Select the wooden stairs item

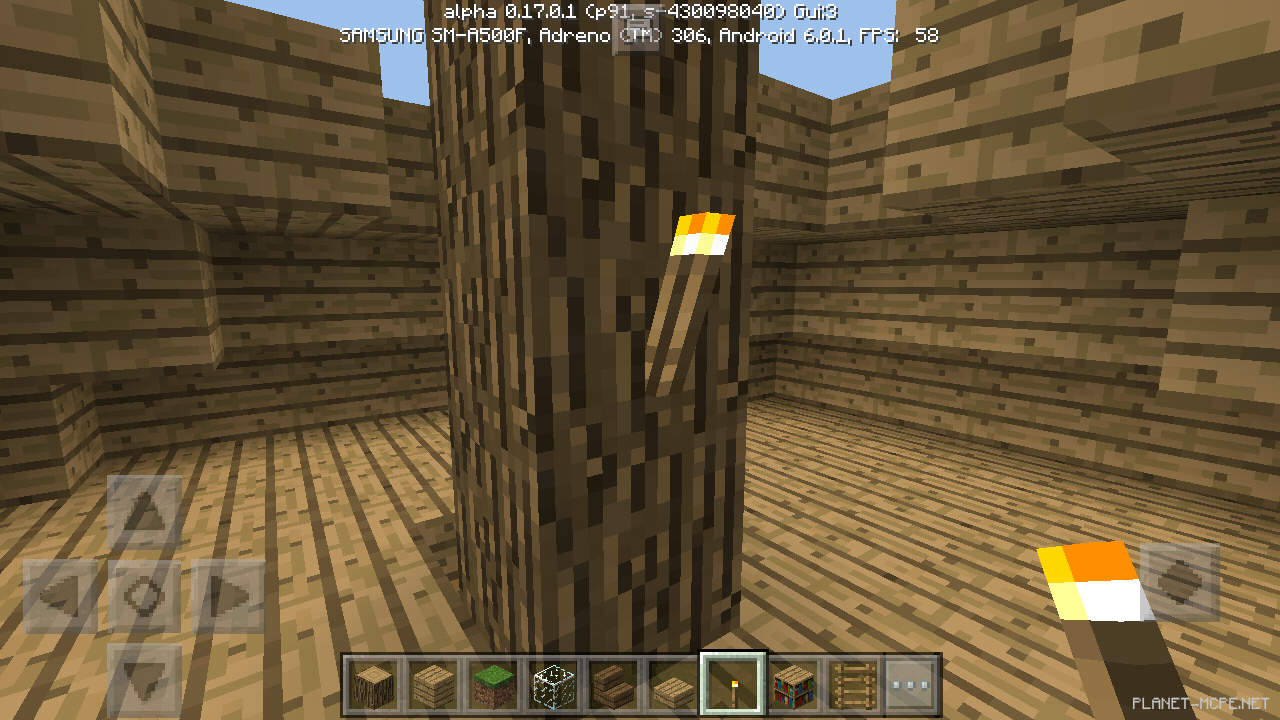(613, 684)
